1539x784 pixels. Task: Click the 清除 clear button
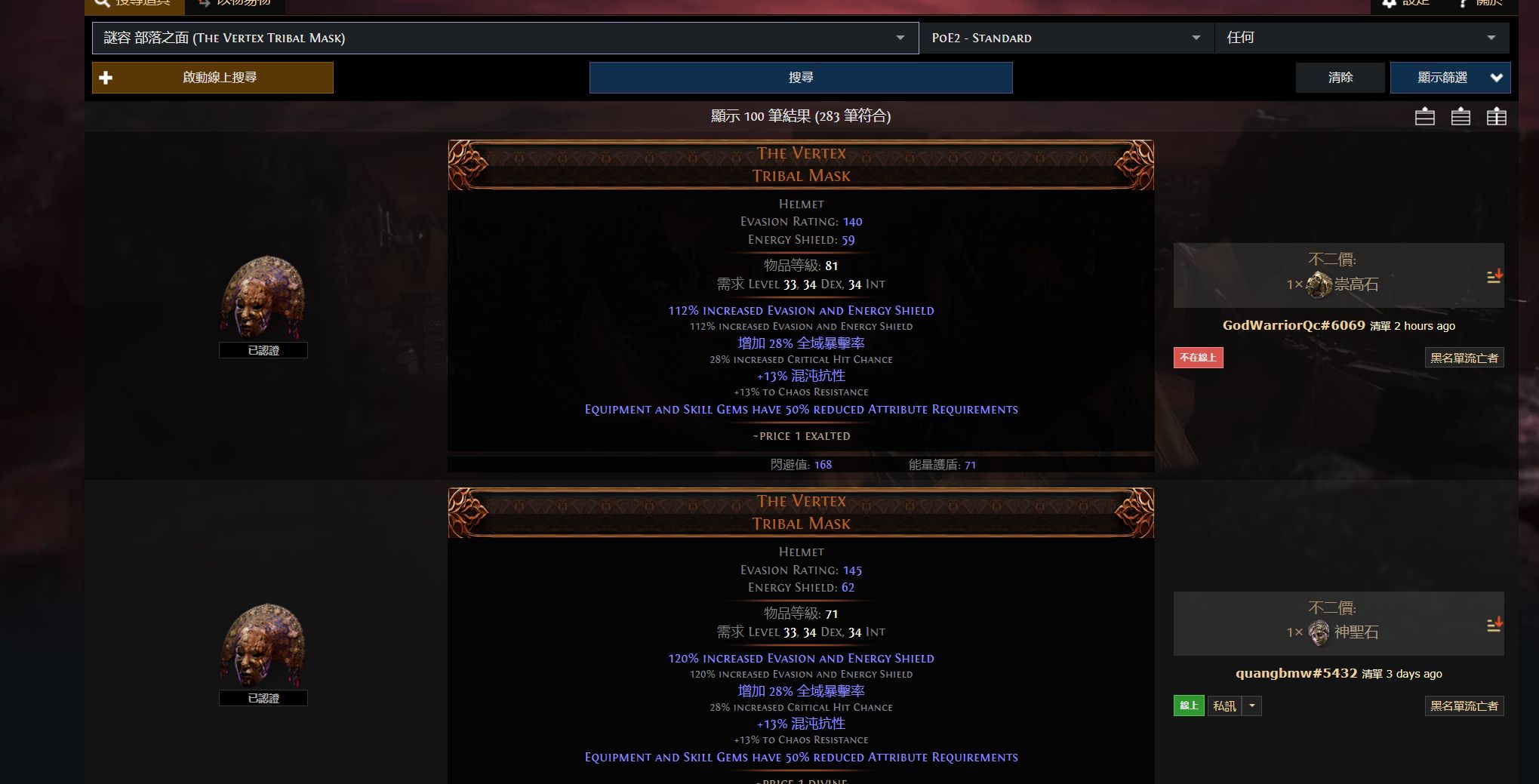pos(1340,77)
